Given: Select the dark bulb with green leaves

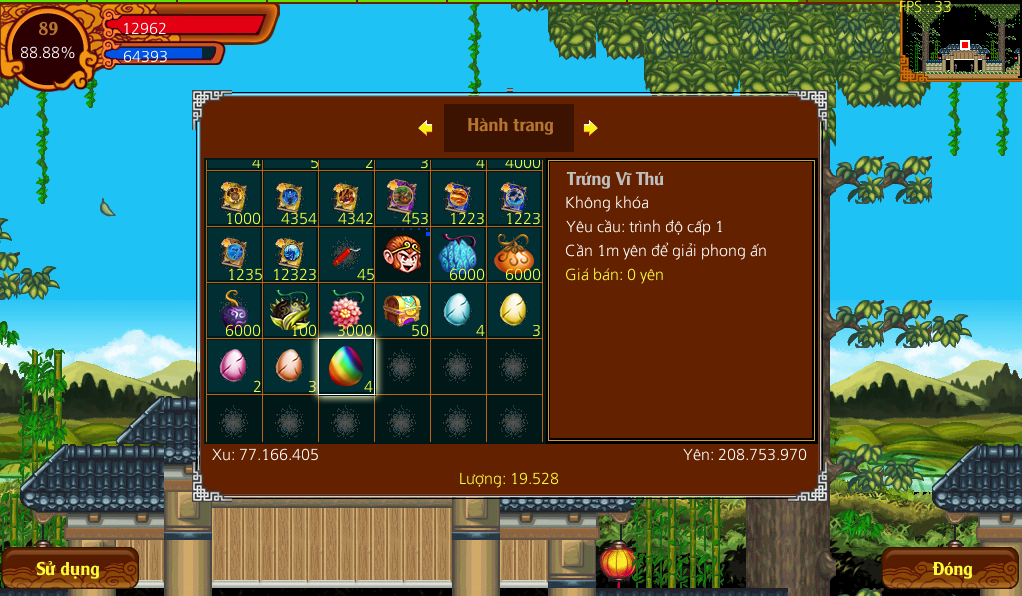Looking at the screenshot, I should pos(290,311).
